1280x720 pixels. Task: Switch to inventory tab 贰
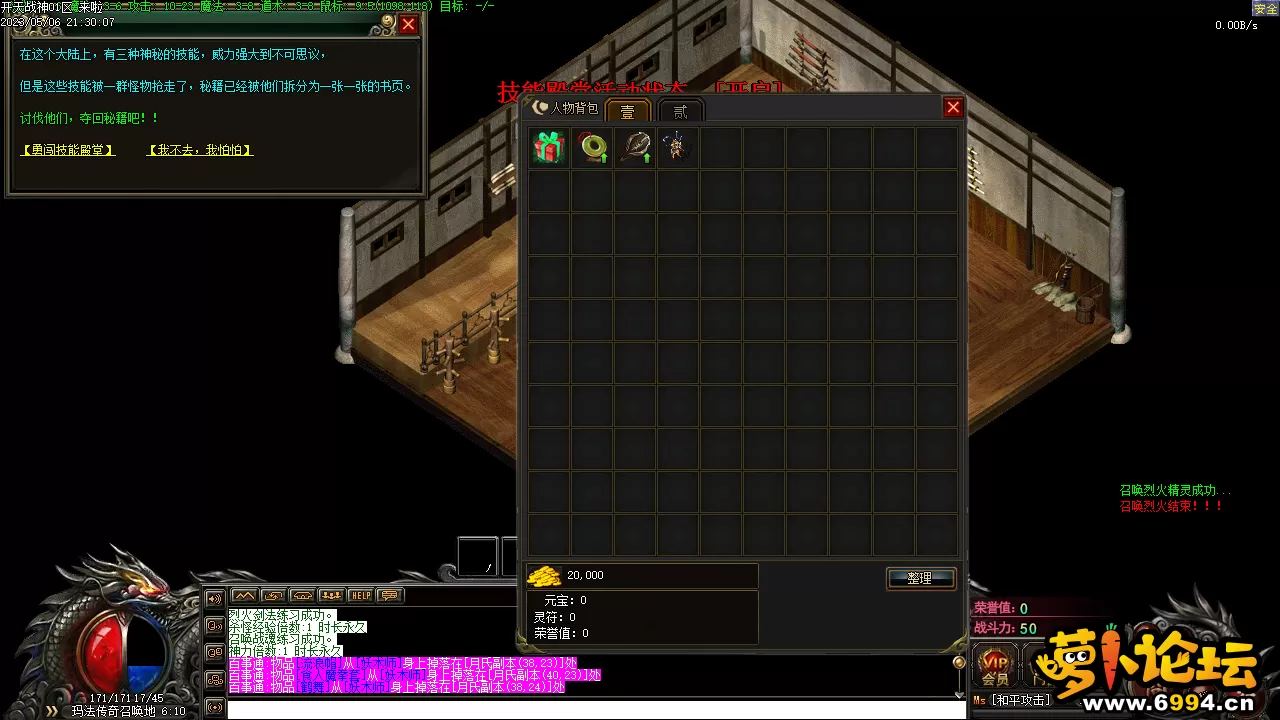click(x=681, y=111)
